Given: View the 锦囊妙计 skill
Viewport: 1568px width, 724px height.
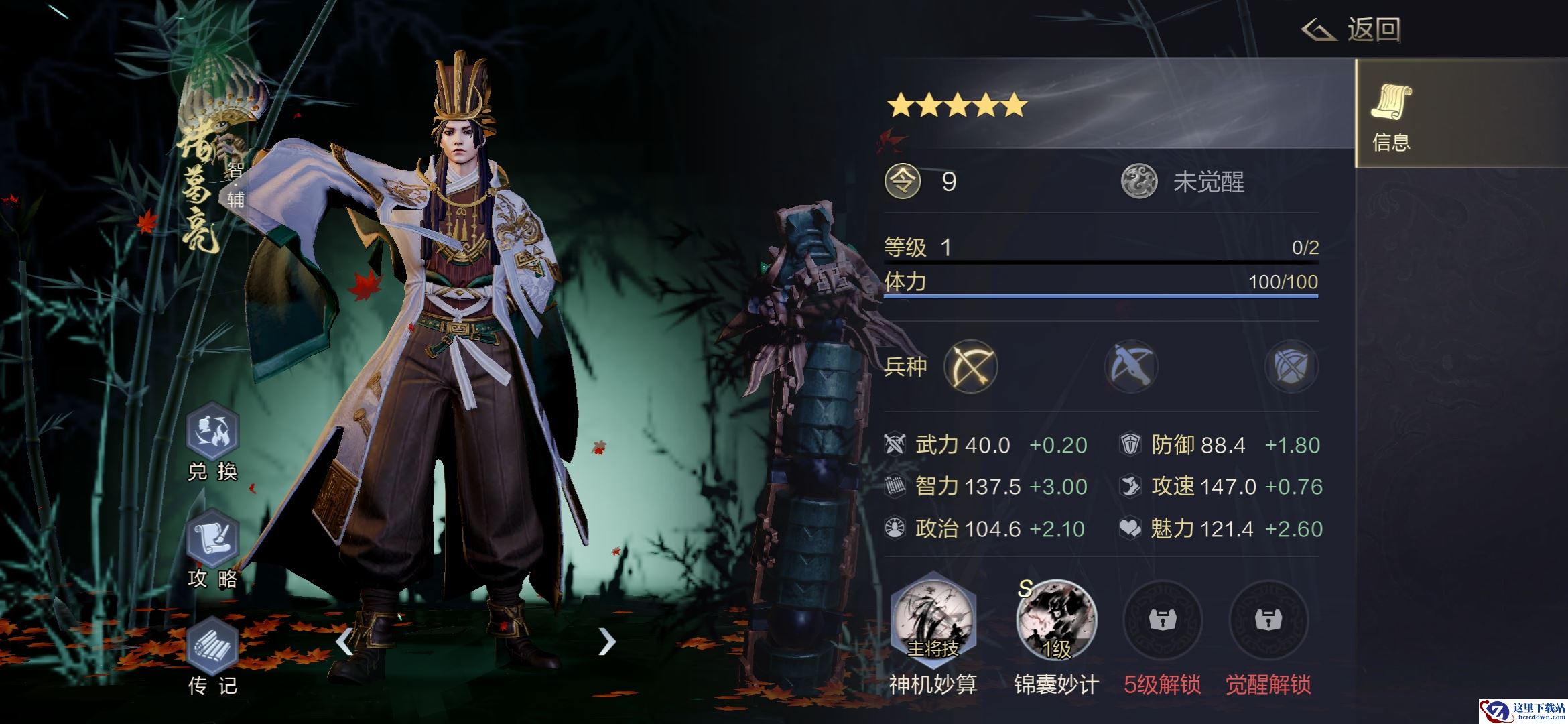Looking at the screenshot, I should pos(1056,621).
